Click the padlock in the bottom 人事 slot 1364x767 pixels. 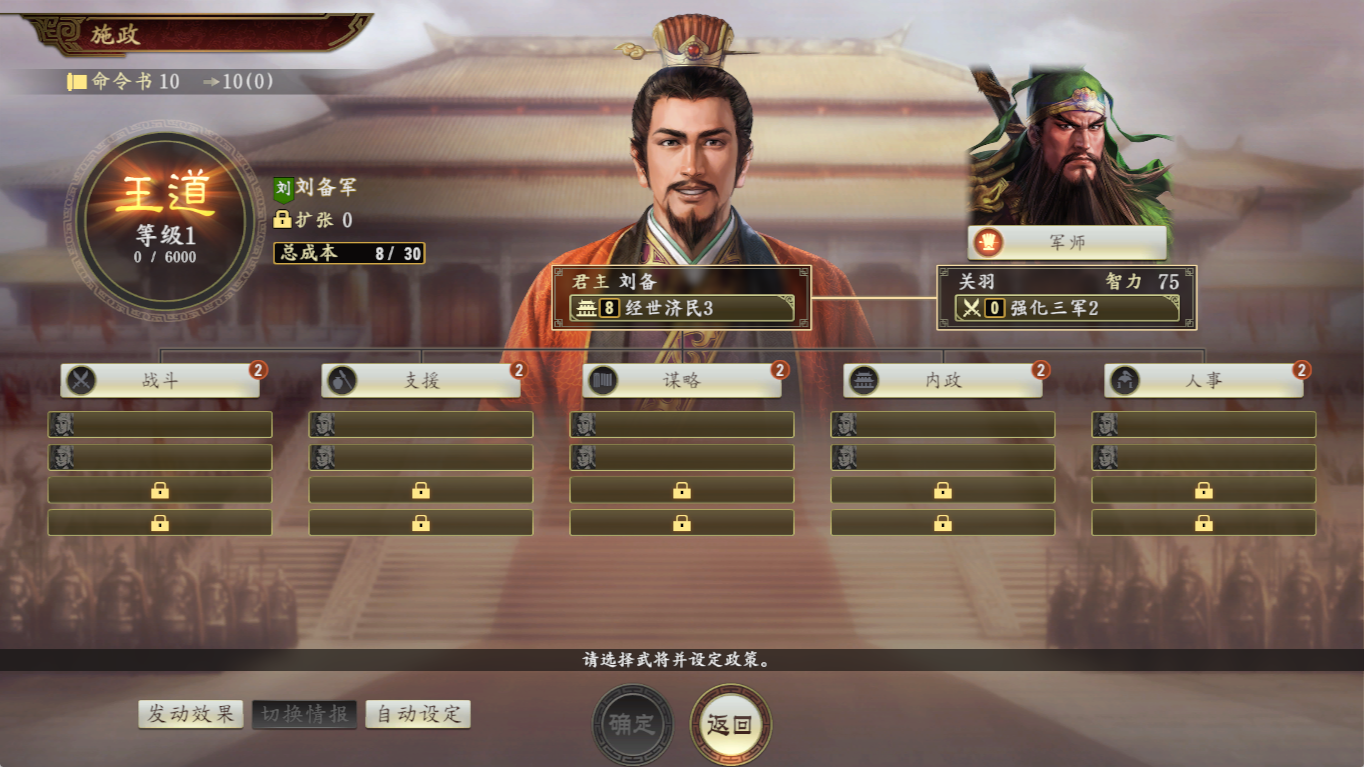point(1204,521)
